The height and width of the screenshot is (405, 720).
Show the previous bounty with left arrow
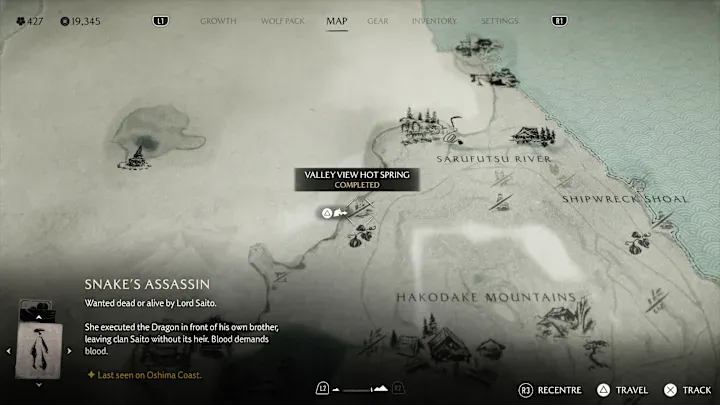coord(9,350)
